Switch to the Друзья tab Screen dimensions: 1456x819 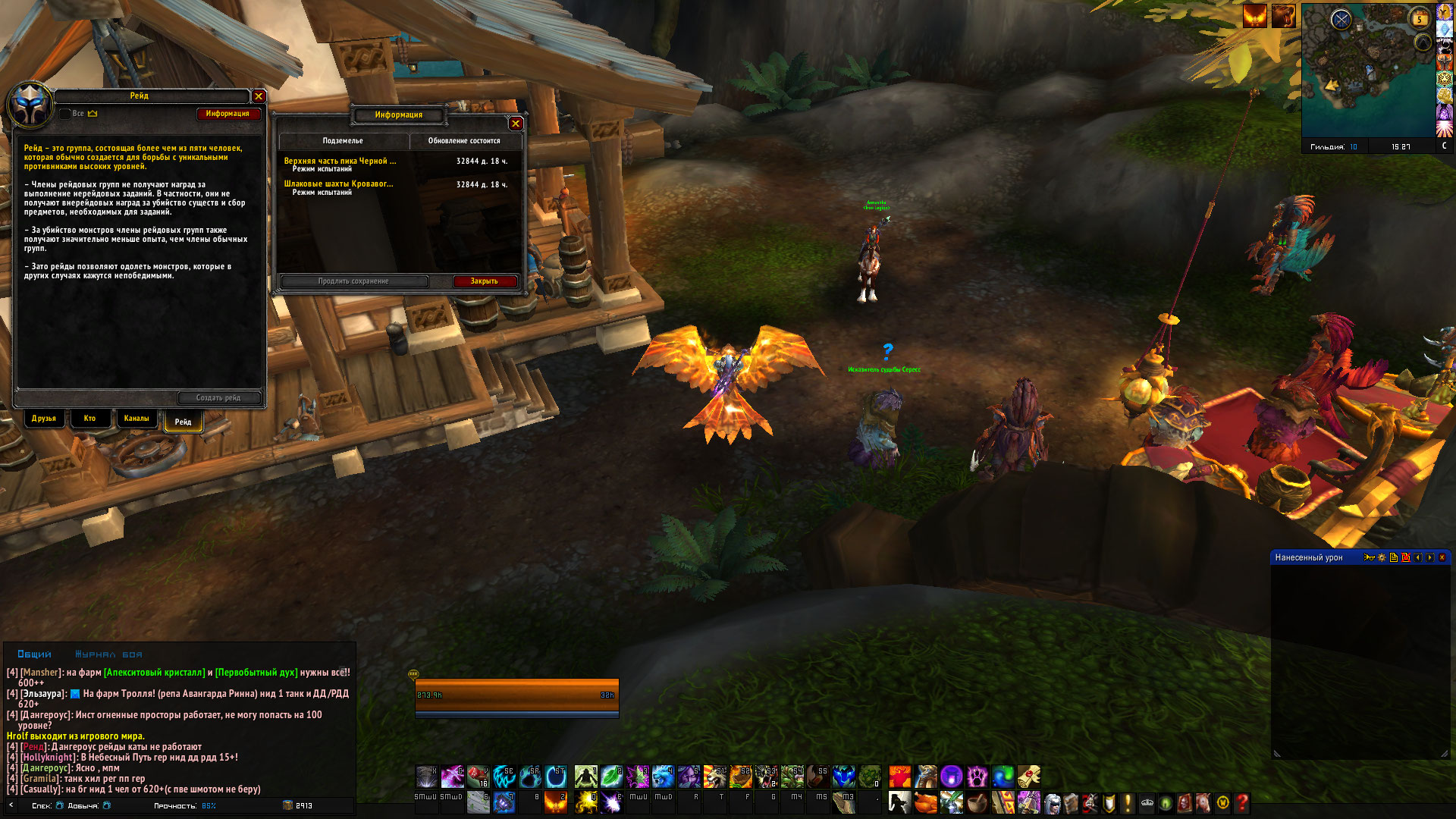pyautogui.click(x=44, y=419)
